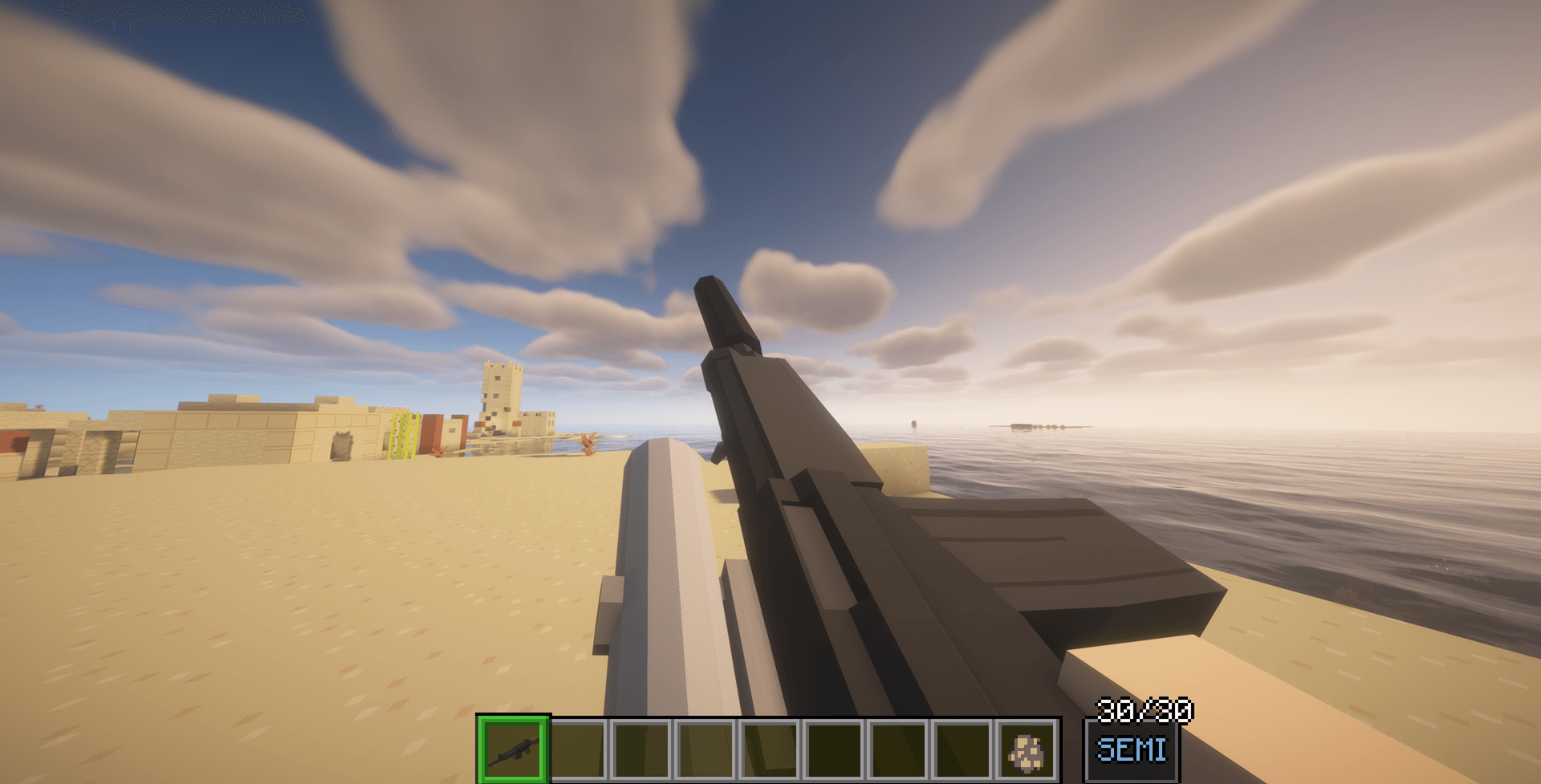Select the rifle in the first hotbar slot
The image size is (1541, 784).
(514, 753)
